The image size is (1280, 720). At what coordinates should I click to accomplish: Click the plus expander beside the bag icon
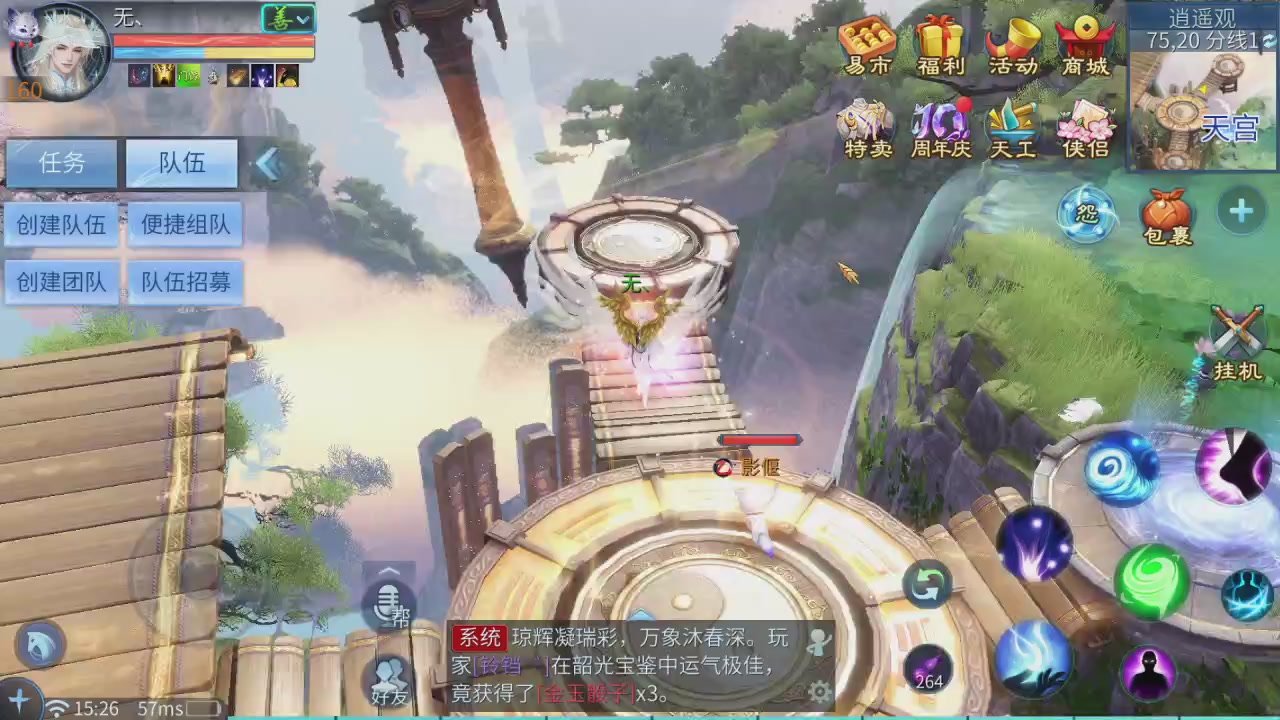click(1240, 211)
